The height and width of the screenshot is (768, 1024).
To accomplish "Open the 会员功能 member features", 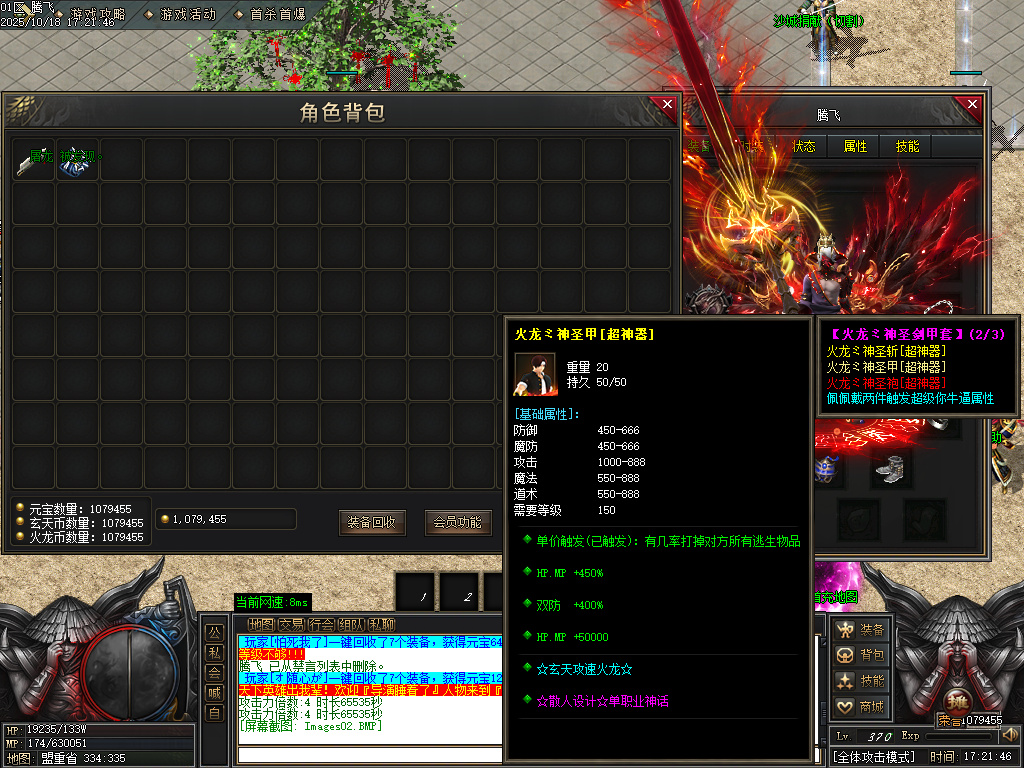I will coord(457,522).
